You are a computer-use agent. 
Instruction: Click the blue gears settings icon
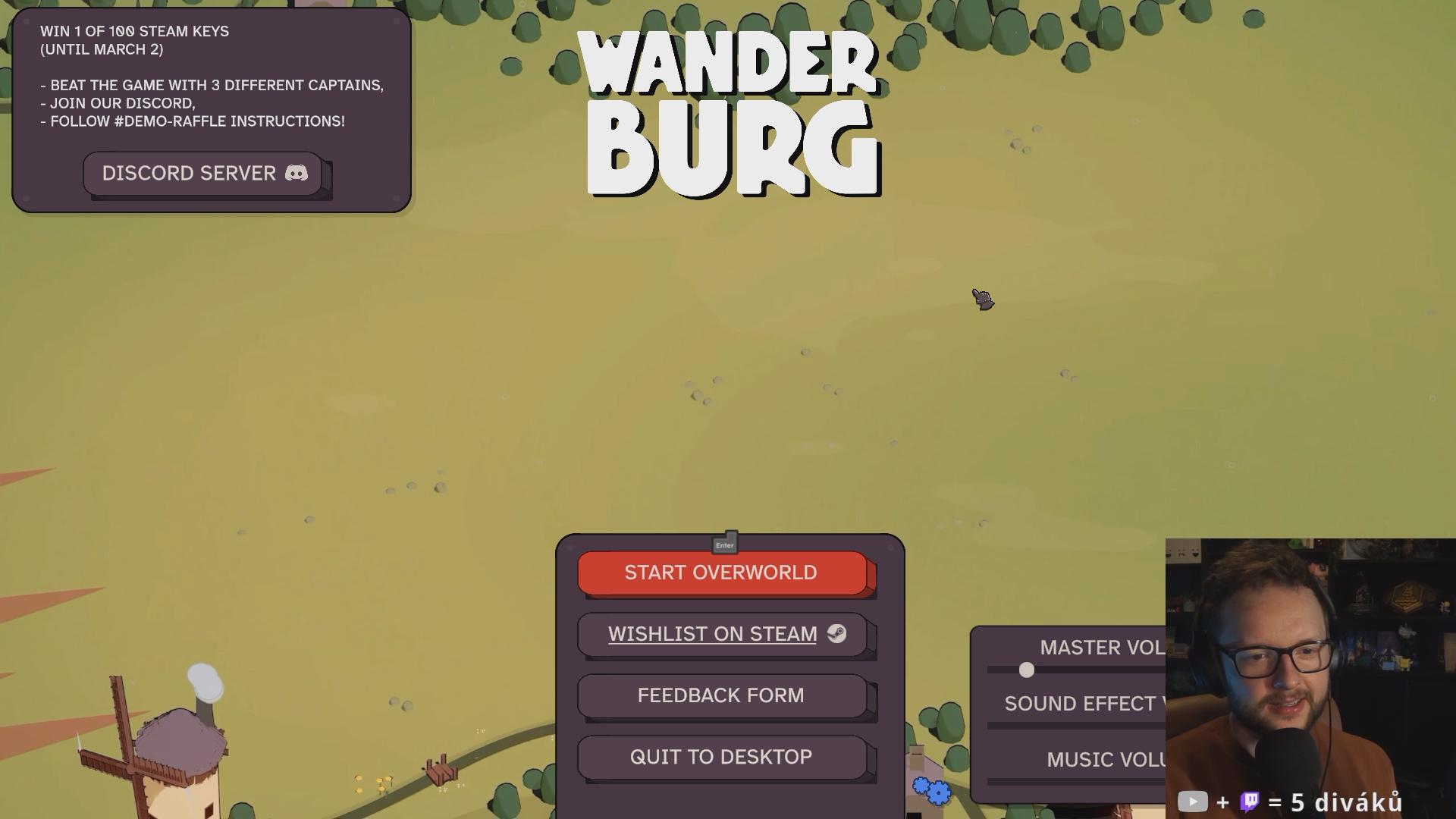click(x=932, y=790)
